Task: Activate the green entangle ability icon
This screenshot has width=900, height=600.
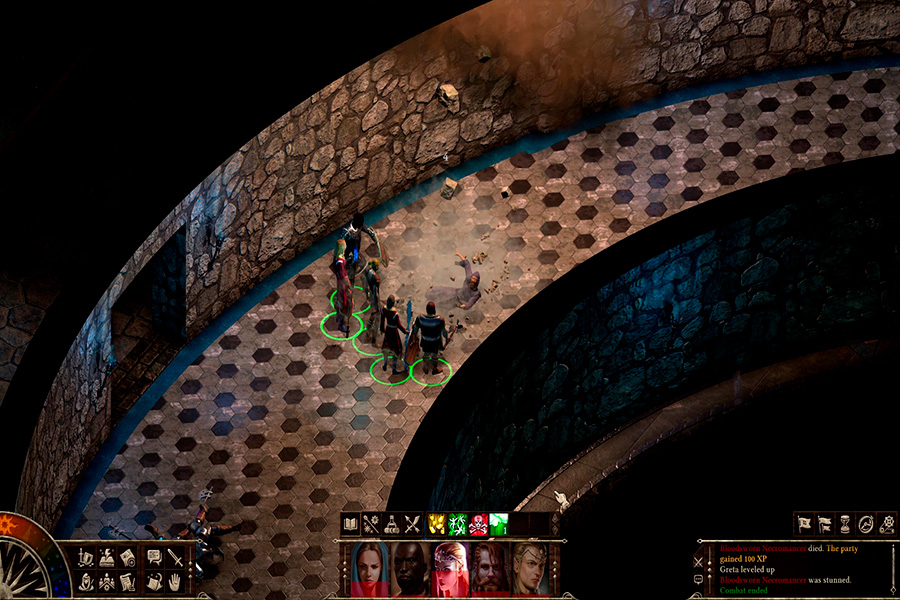Action: click(457, 523)
